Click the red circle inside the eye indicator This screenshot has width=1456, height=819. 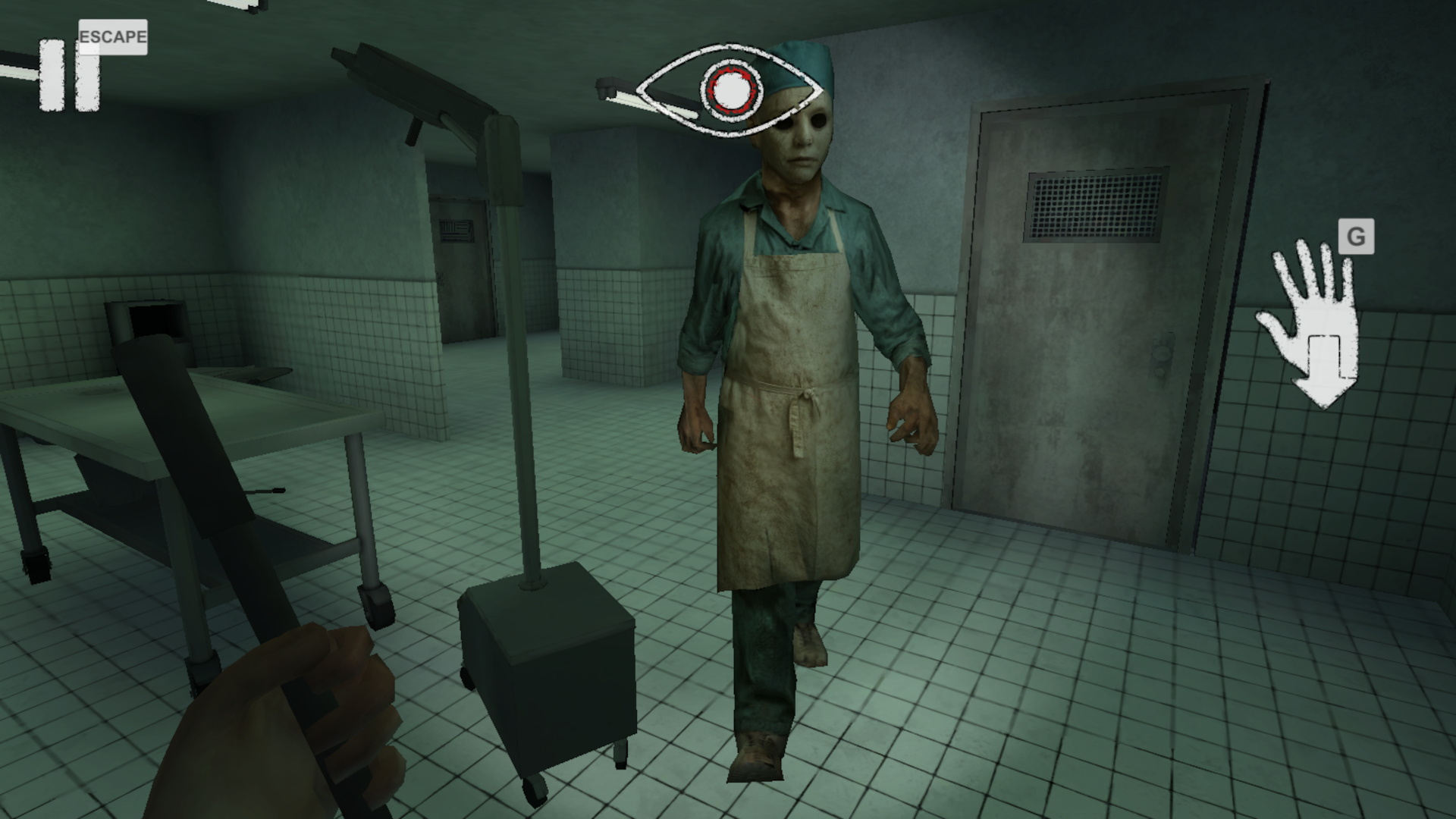pyautogui.click(x=730, y=91)
